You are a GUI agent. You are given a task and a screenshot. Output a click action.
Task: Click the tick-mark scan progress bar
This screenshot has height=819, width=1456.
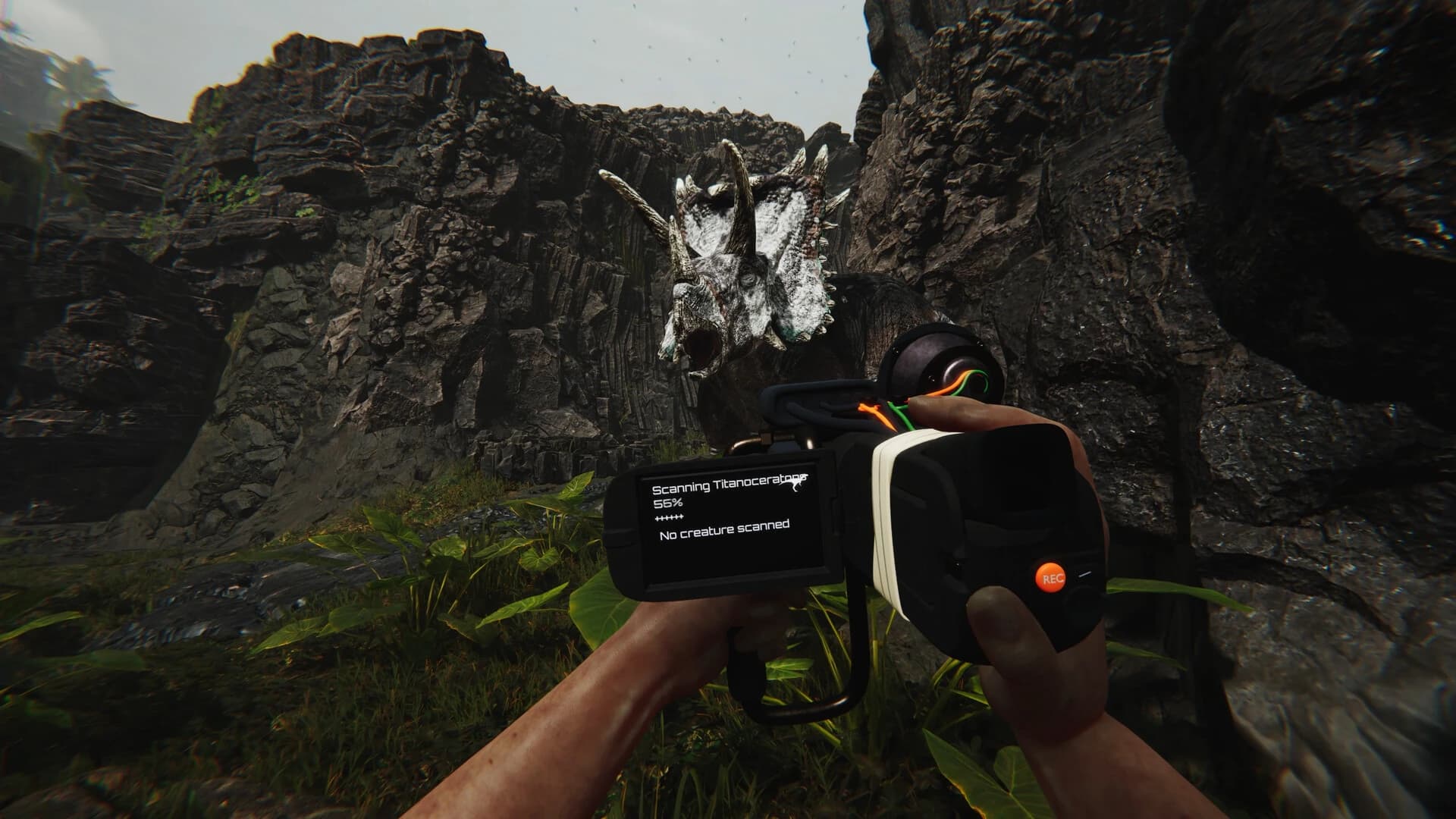pyautogui.click(x=669, y=516)
